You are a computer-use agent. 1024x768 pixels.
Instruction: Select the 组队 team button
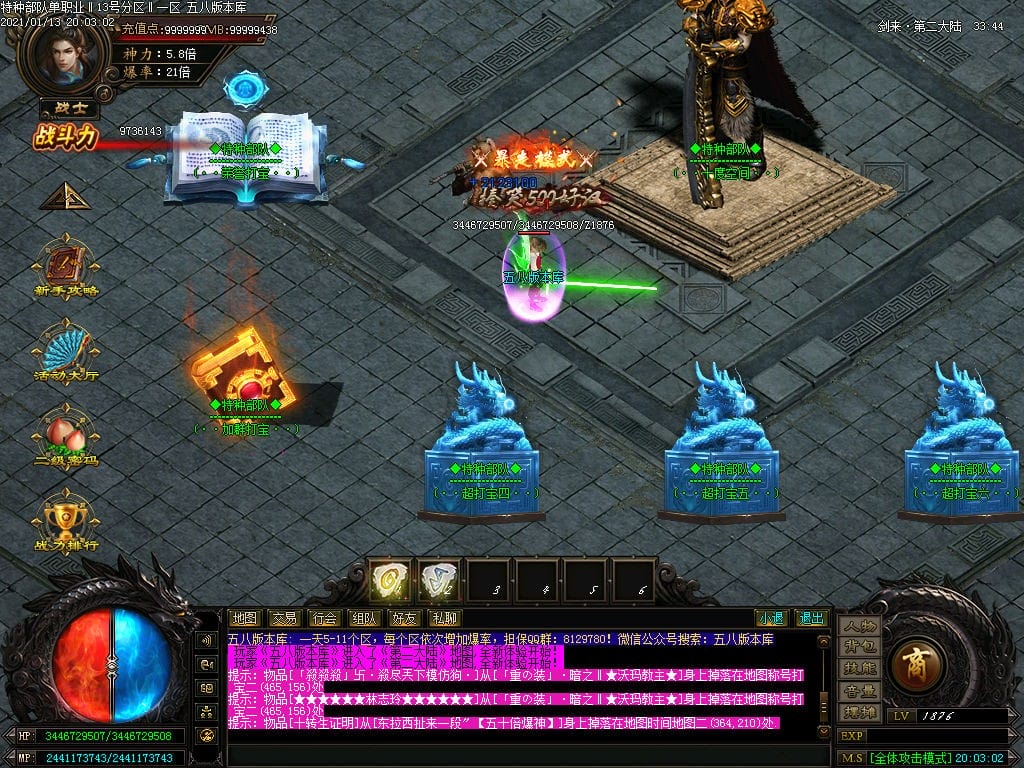point(364,618)
